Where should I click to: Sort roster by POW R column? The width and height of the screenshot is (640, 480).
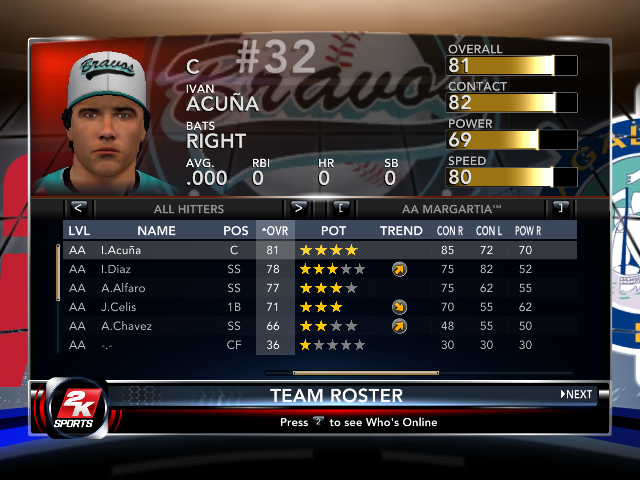(528, 231)
